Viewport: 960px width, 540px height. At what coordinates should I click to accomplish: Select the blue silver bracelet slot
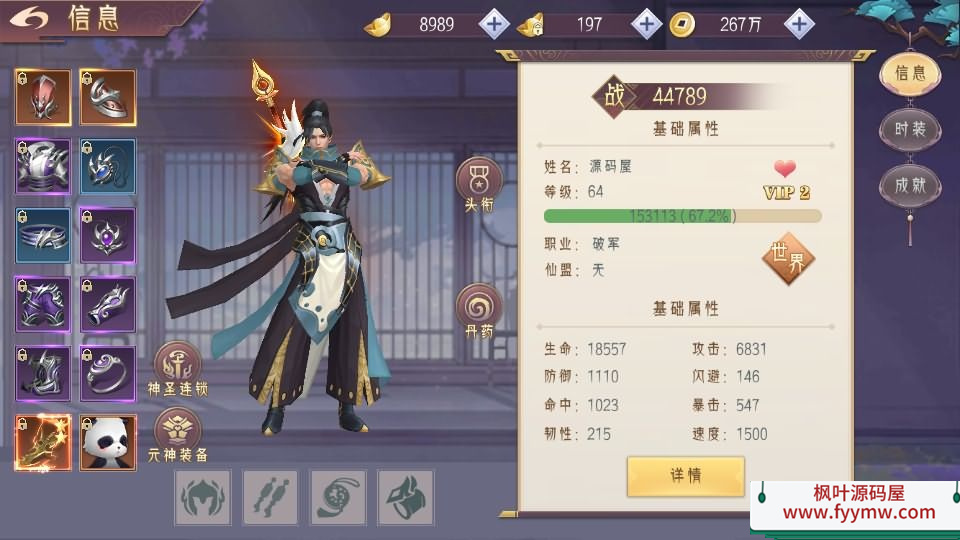(x=43, y=235)
